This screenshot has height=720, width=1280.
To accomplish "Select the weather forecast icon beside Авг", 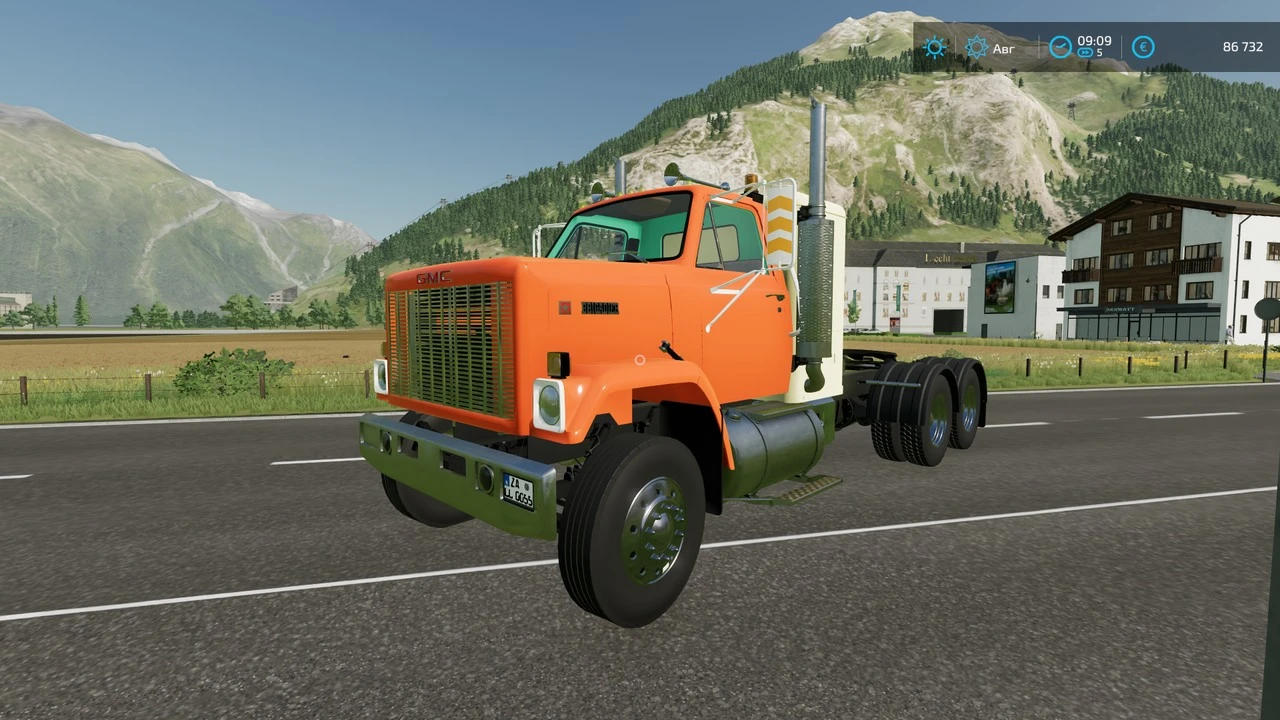I will 978,48.
